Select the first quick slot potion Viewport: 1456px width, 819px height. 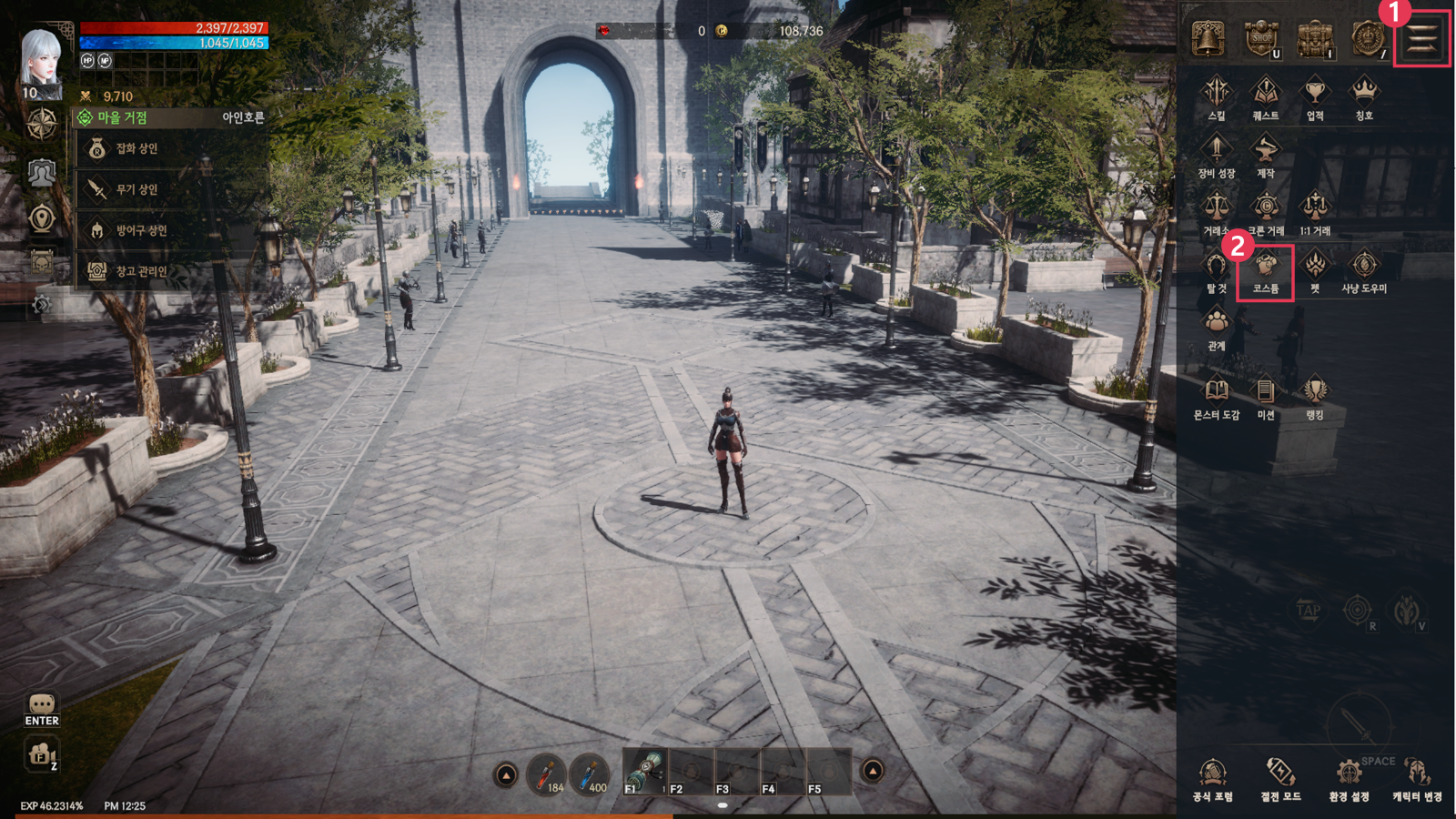[546, 773]
